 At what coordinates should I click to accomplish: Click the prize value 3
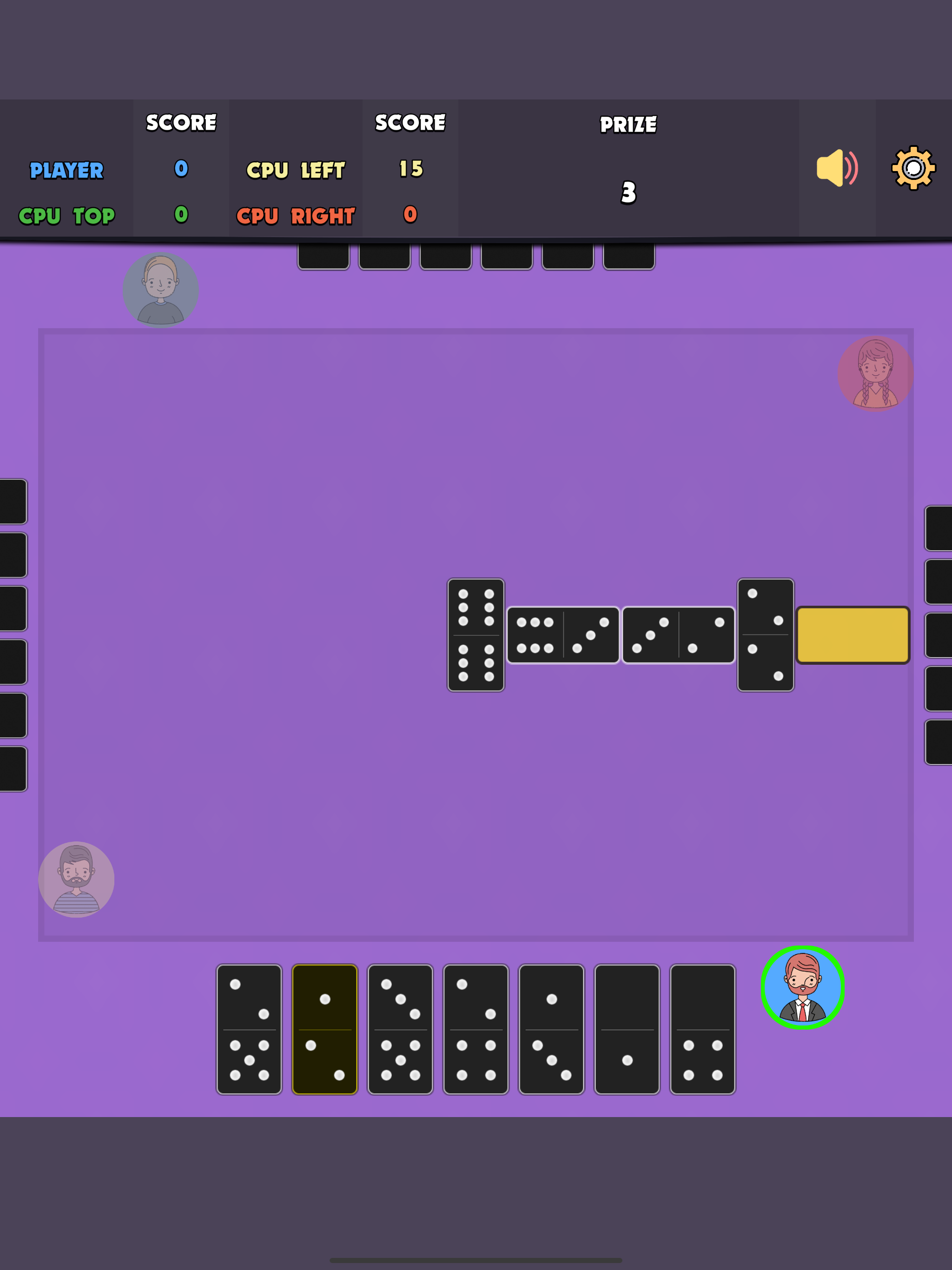pyautogui.click(x=628, y=193)
